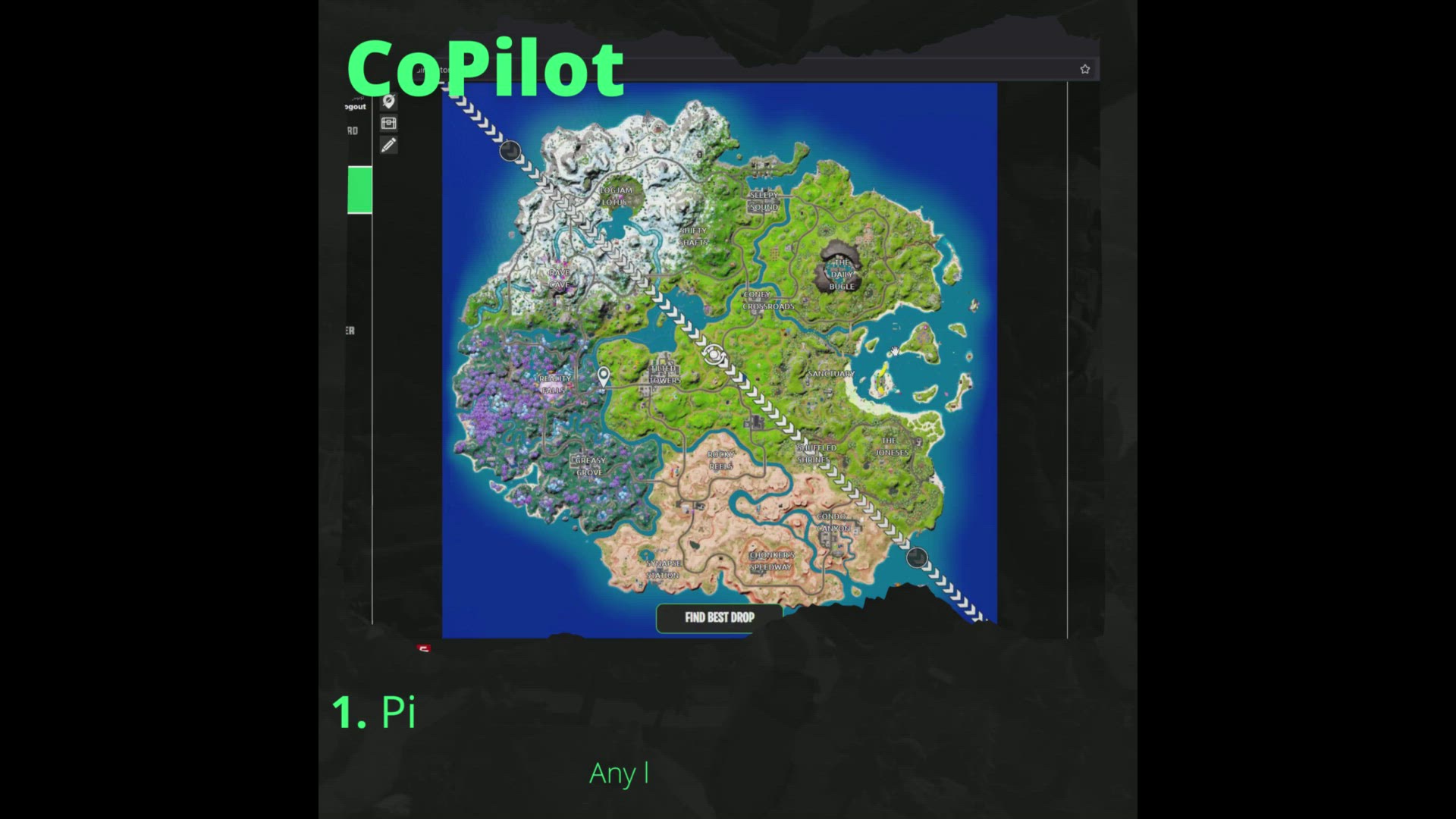Click the red badge below the map
1456x819 pixels.
423,650
